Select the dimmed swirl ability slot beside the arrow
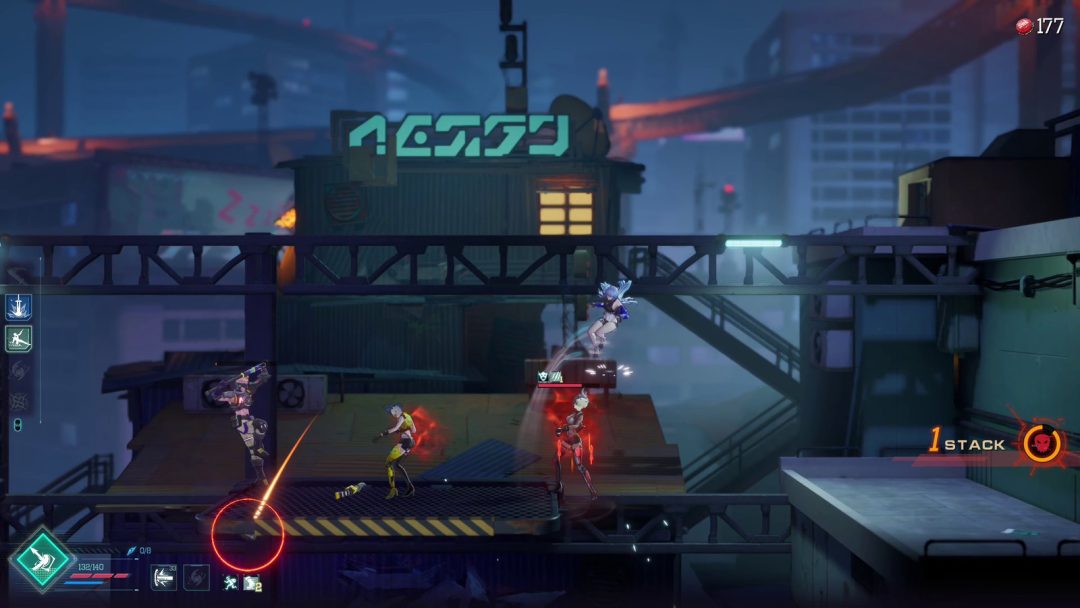Image resolution: width=1080 pixels, height=608 pixels. click(197, 577)
